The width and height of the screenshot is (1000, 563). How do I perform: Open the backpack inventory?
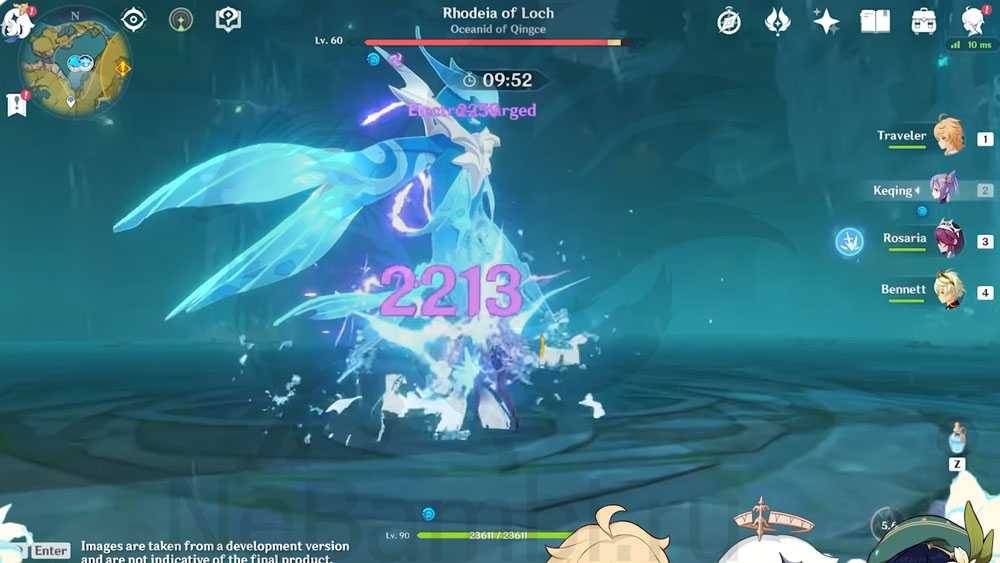(x=924, y=22)
